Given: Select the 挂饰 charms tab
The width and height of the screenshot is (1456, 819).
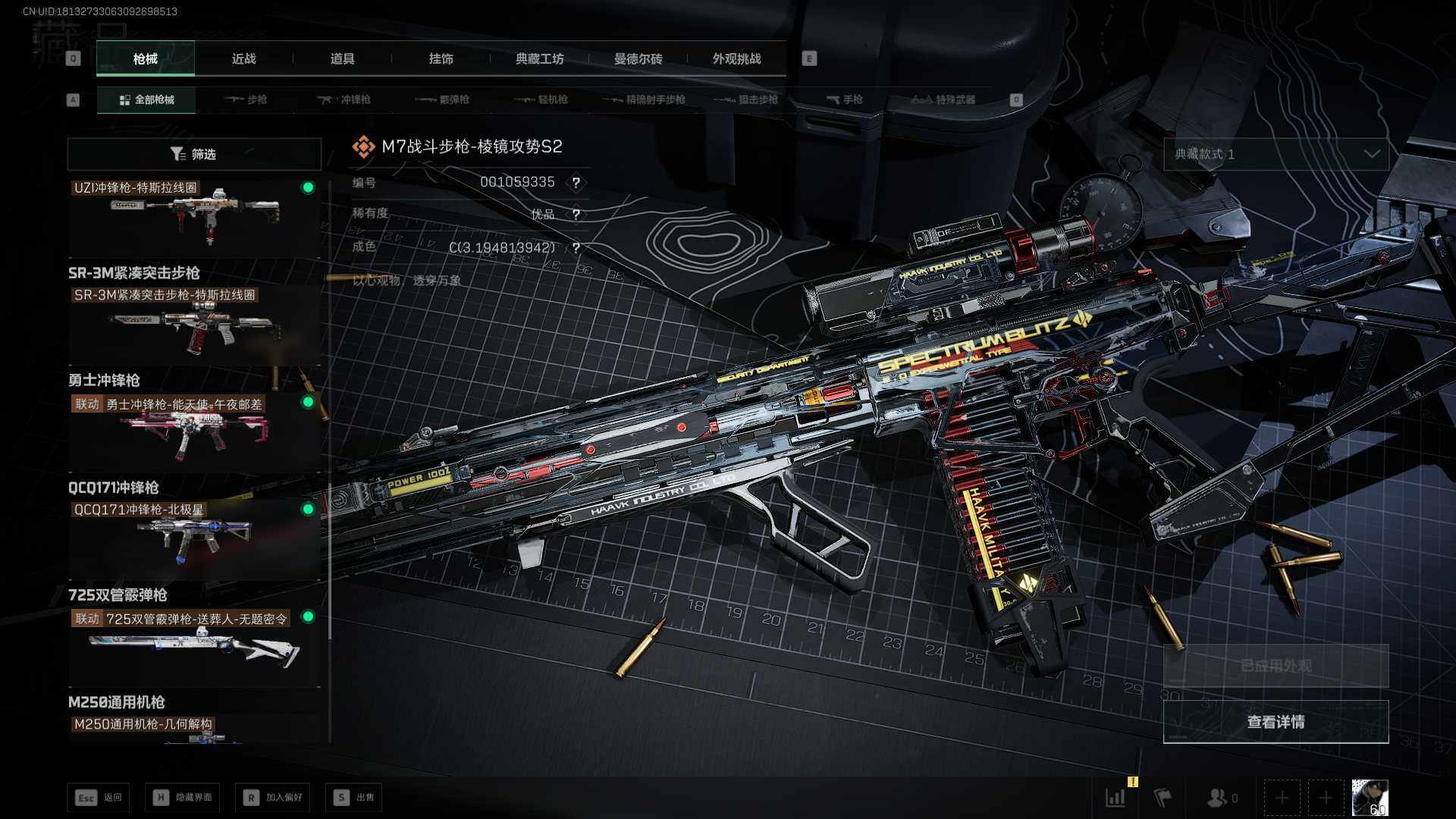Looking at the screenshot, I should [x=441, y=59].
